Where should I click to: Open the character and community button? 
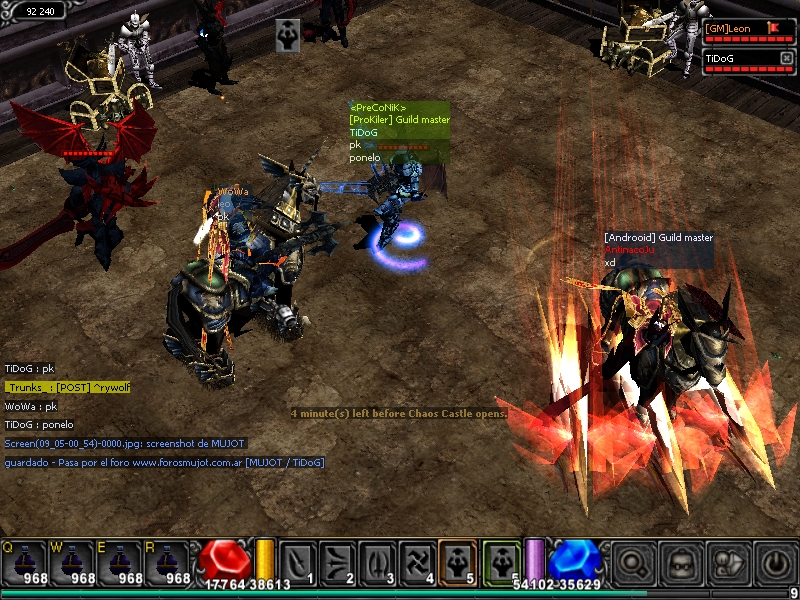click(x=729, y=562)
